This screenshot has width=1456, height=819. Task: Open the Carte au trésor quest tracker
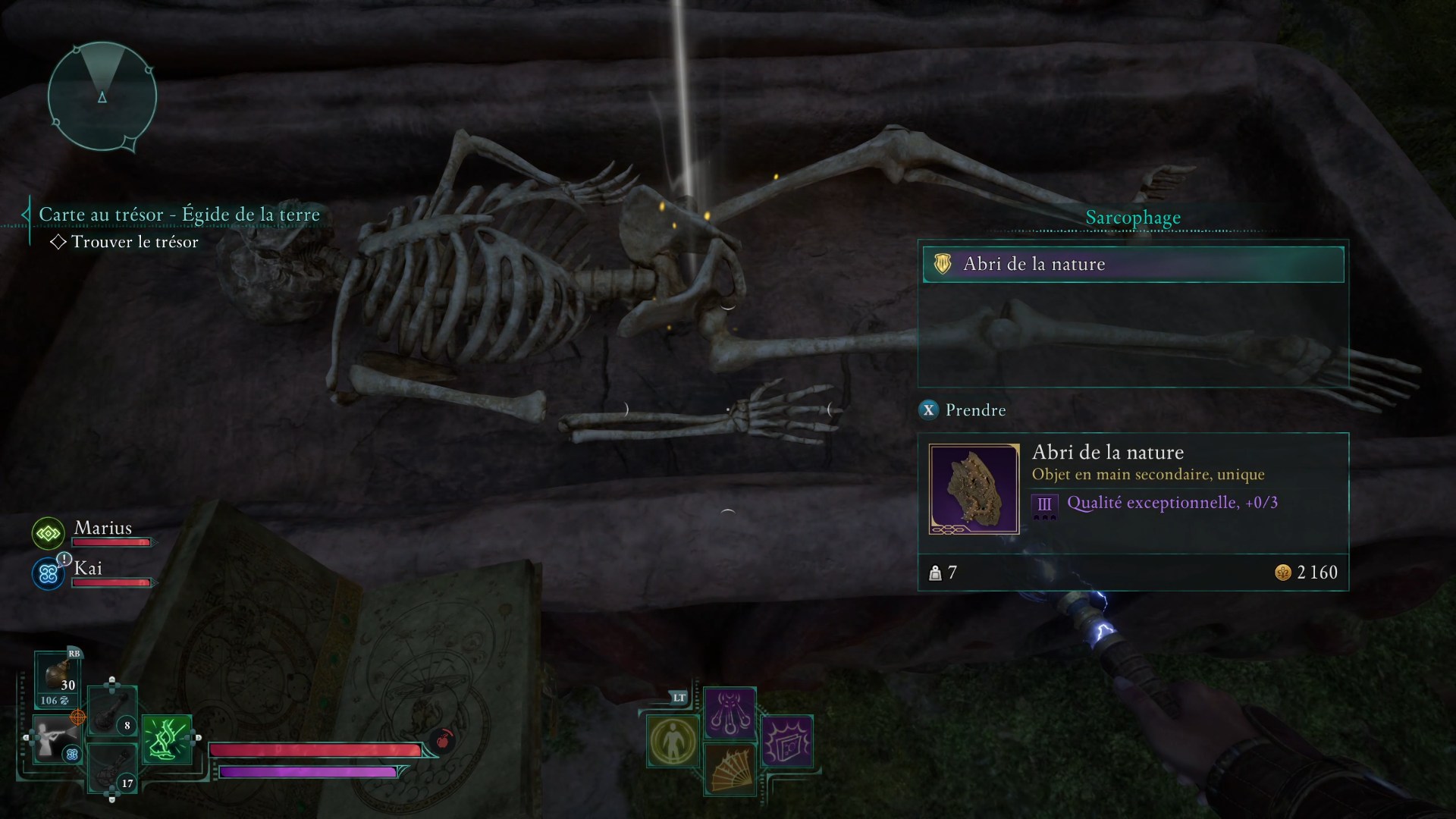(x=179, y=215)
